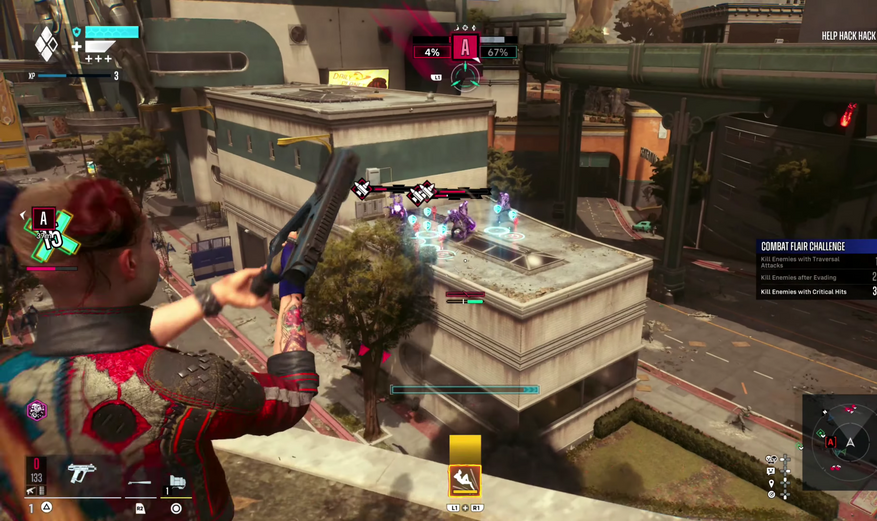The width and height of the screenshot is (877, 521).
Task: Select the objective A marker at top center
Action: pos(464,47)
